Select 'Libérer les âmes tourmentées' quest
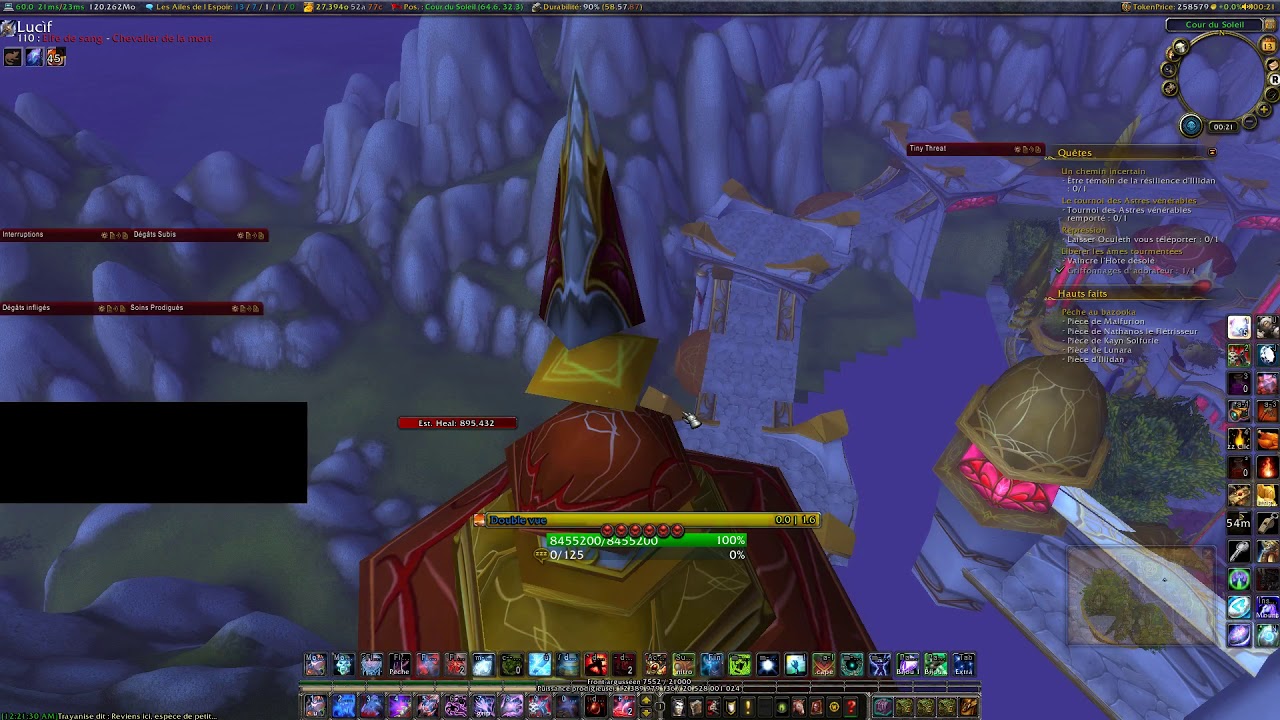Viewport: 1280px width, 720px height. (x=1121, y=251)
